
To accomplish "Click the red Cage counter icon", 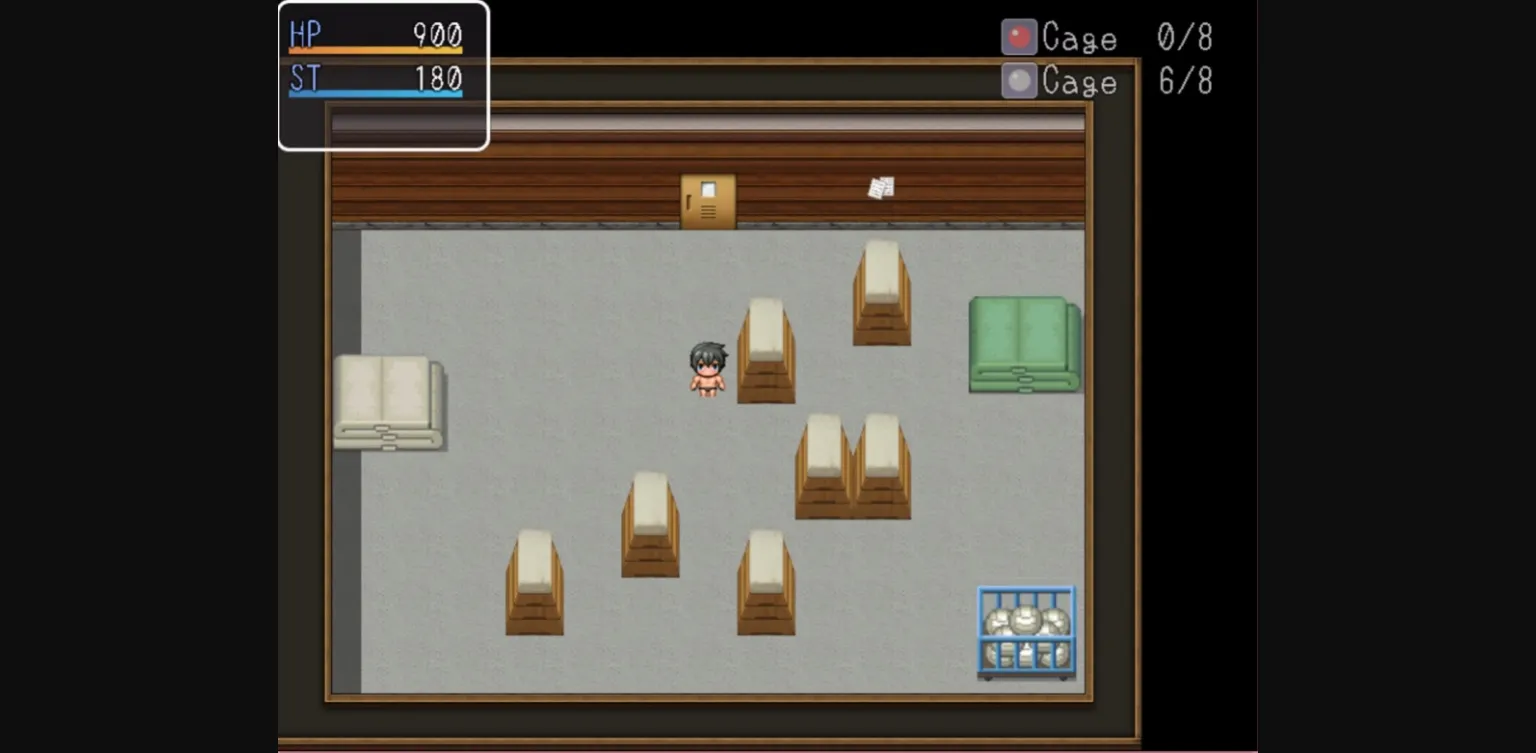I will [x=1019, y=37].
